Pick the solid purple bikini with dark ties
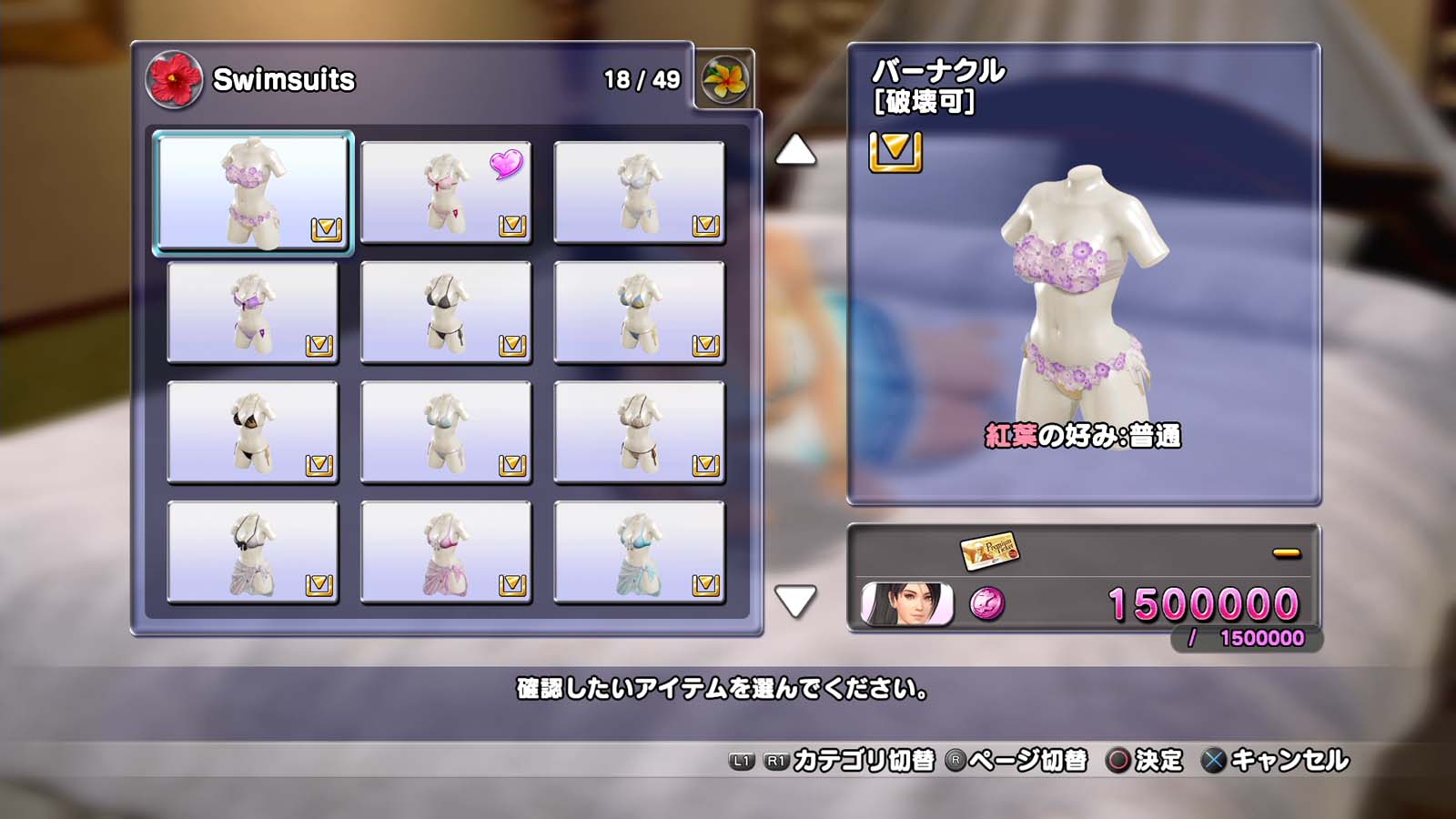 253,312
